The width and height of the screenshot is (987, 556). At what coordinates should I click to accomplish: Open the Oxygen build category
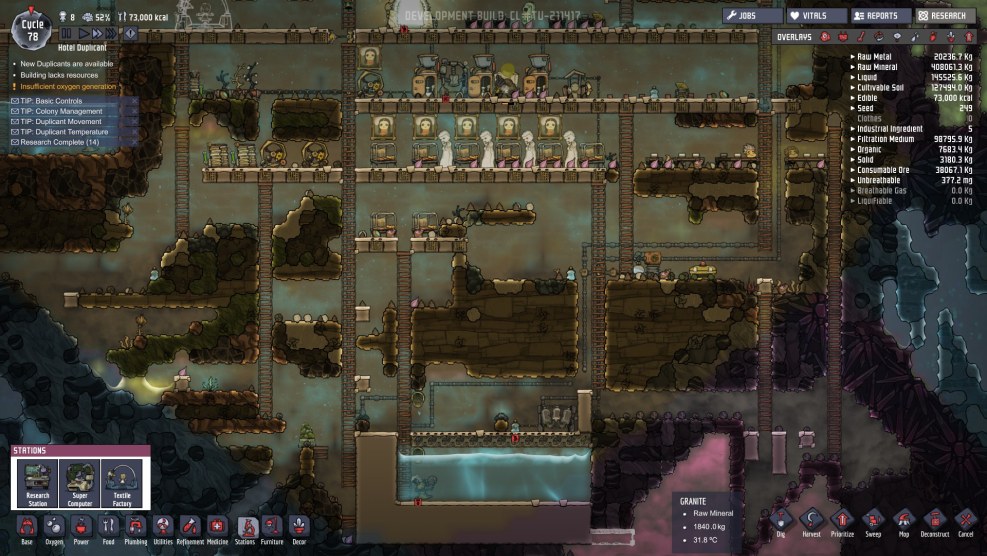(x=54, y=527)
